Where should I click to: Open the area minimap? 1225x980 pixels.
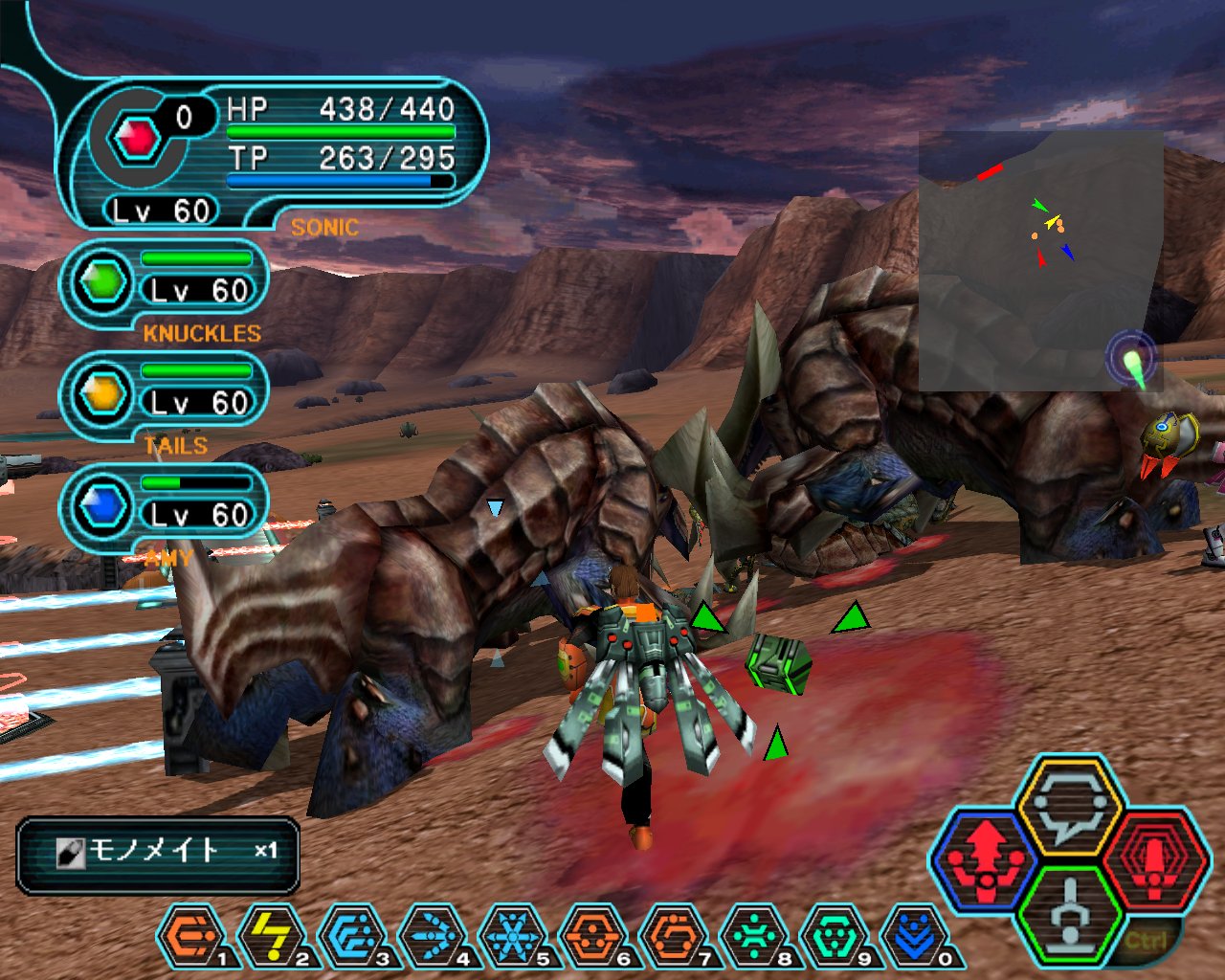click(x=1040, y=260)
